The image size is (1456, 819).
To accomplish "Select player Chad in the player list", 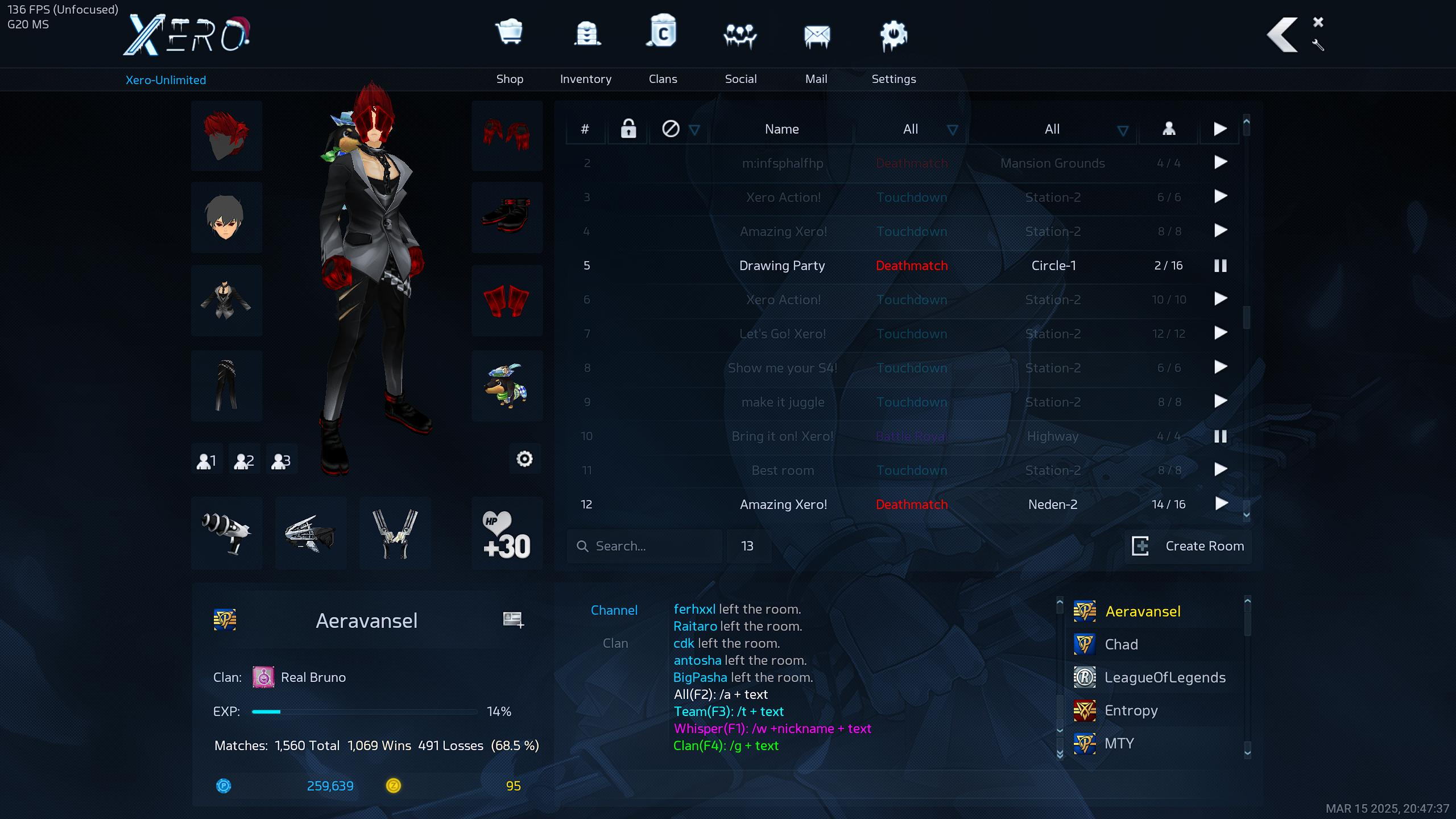I will (1121, 644).
